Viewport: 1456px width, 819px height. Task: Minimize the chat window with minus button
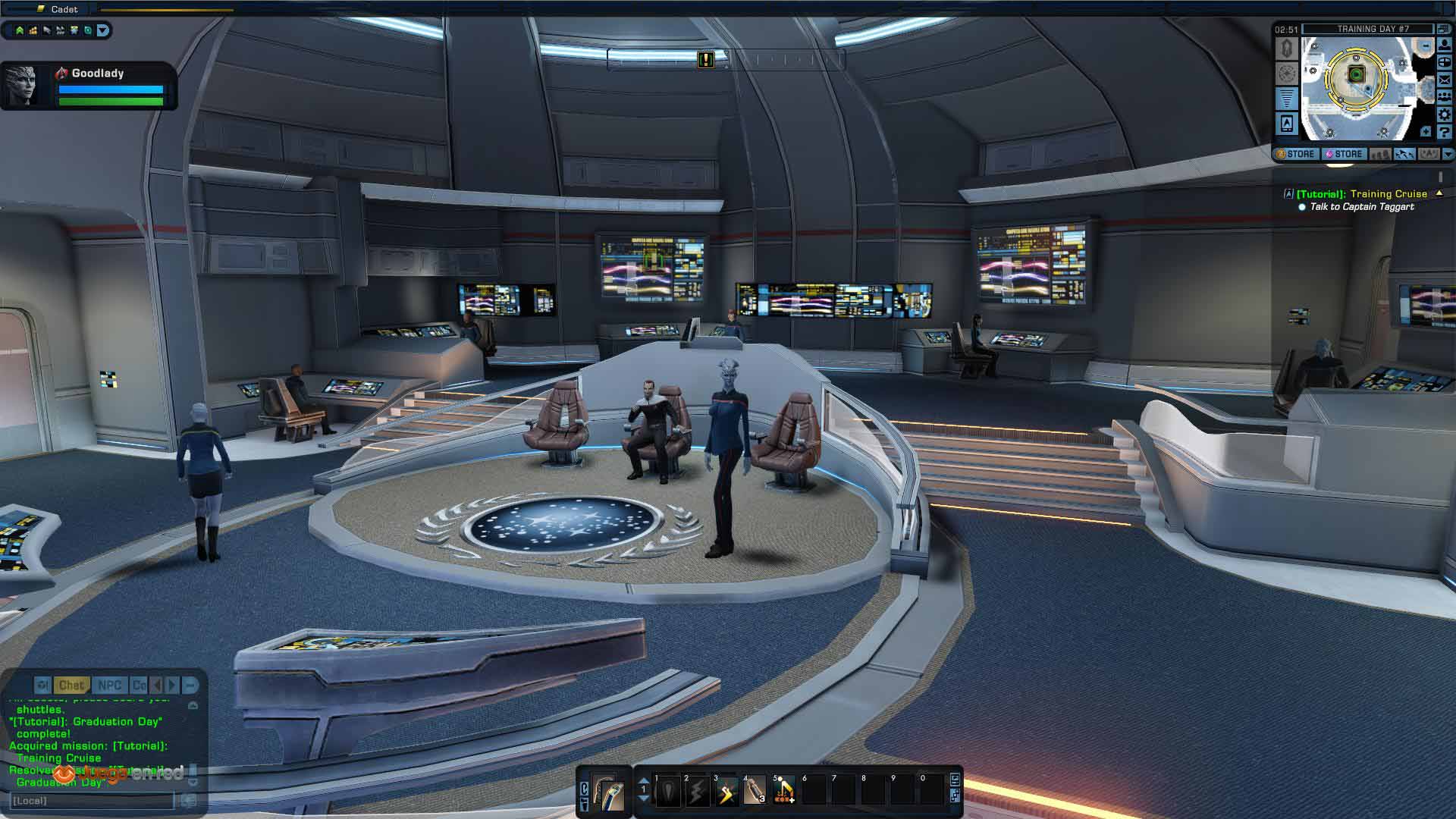tap(190, 686)
